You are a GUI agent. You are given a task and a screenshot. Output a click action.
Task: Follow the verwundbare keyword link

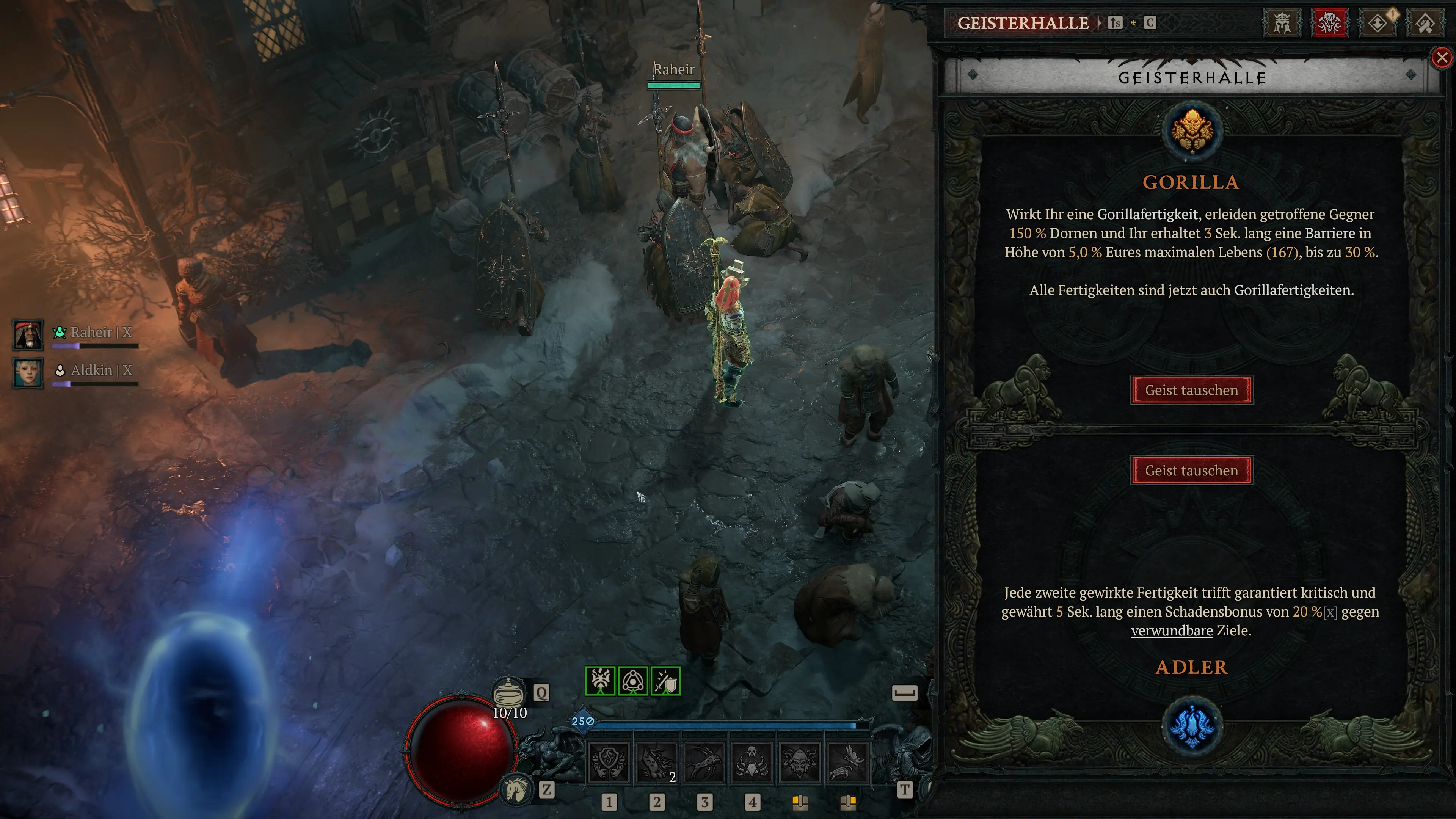click(1172, 631)
